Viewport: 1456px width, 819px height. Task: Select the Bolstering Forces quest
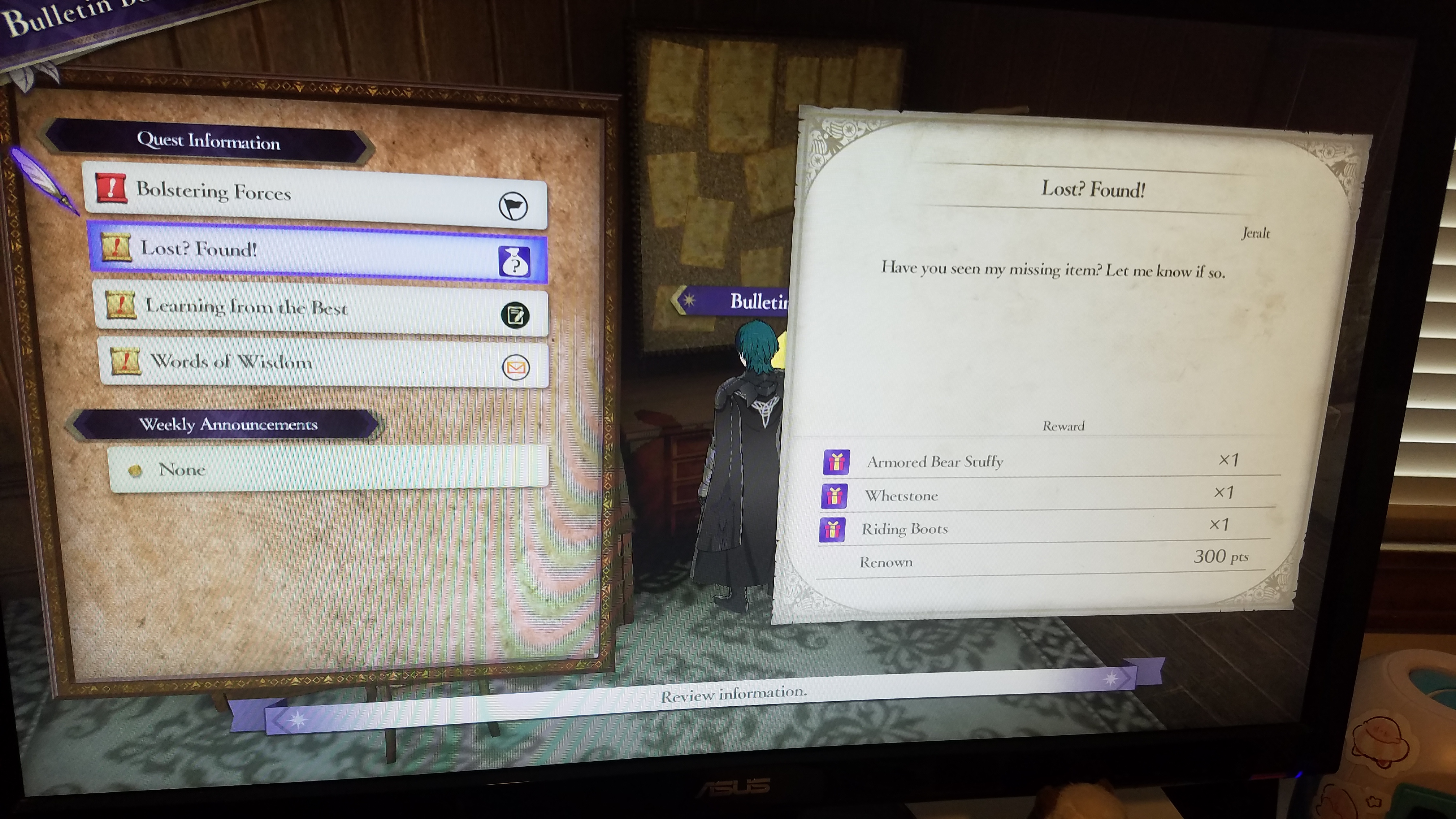coord(314,195)
